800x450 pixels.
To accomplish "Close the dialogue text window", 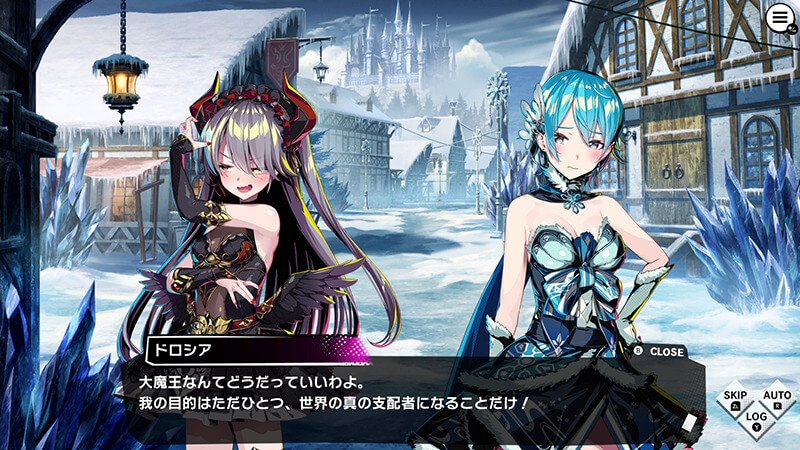I will tap(661, 352).
